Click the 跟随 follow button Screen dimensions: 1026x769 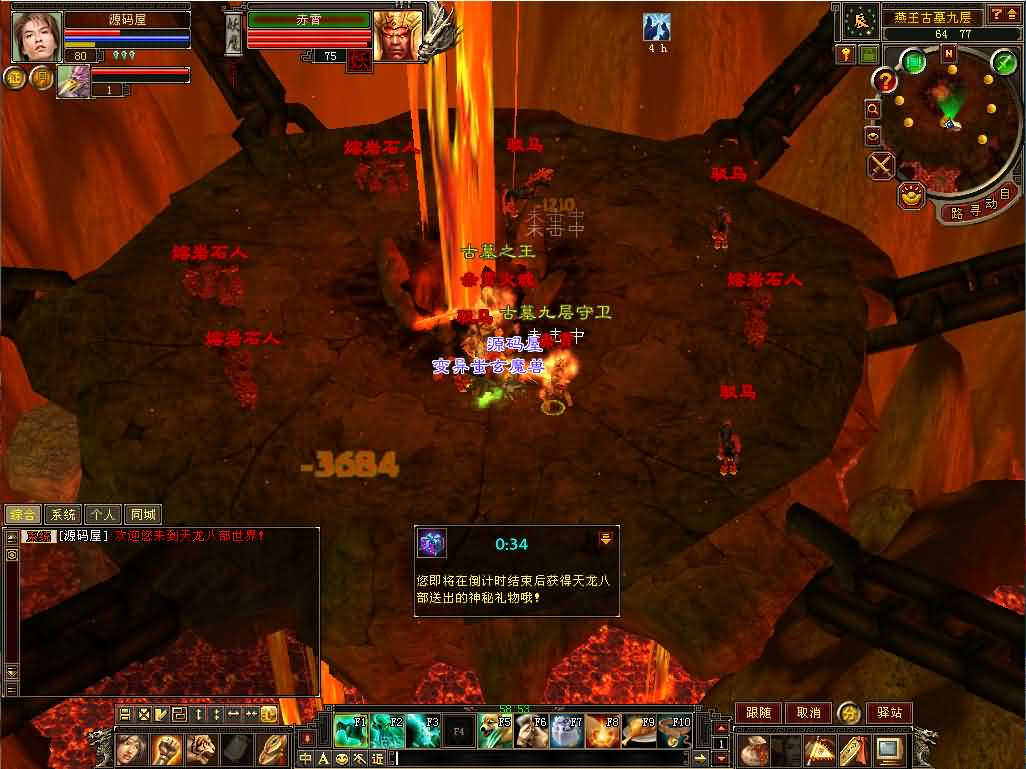click(758, 712)
